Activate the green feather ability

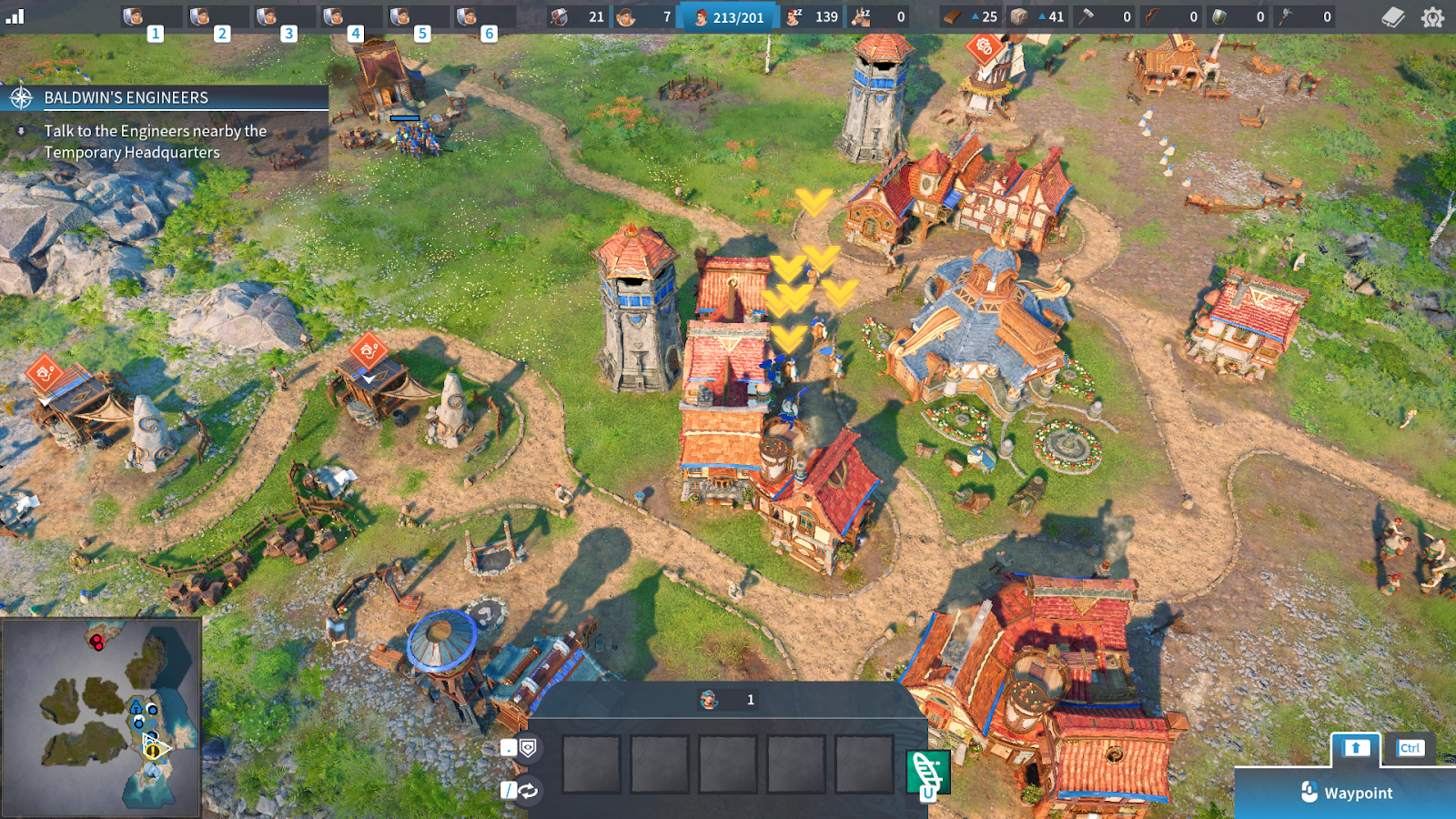[927, 773]
